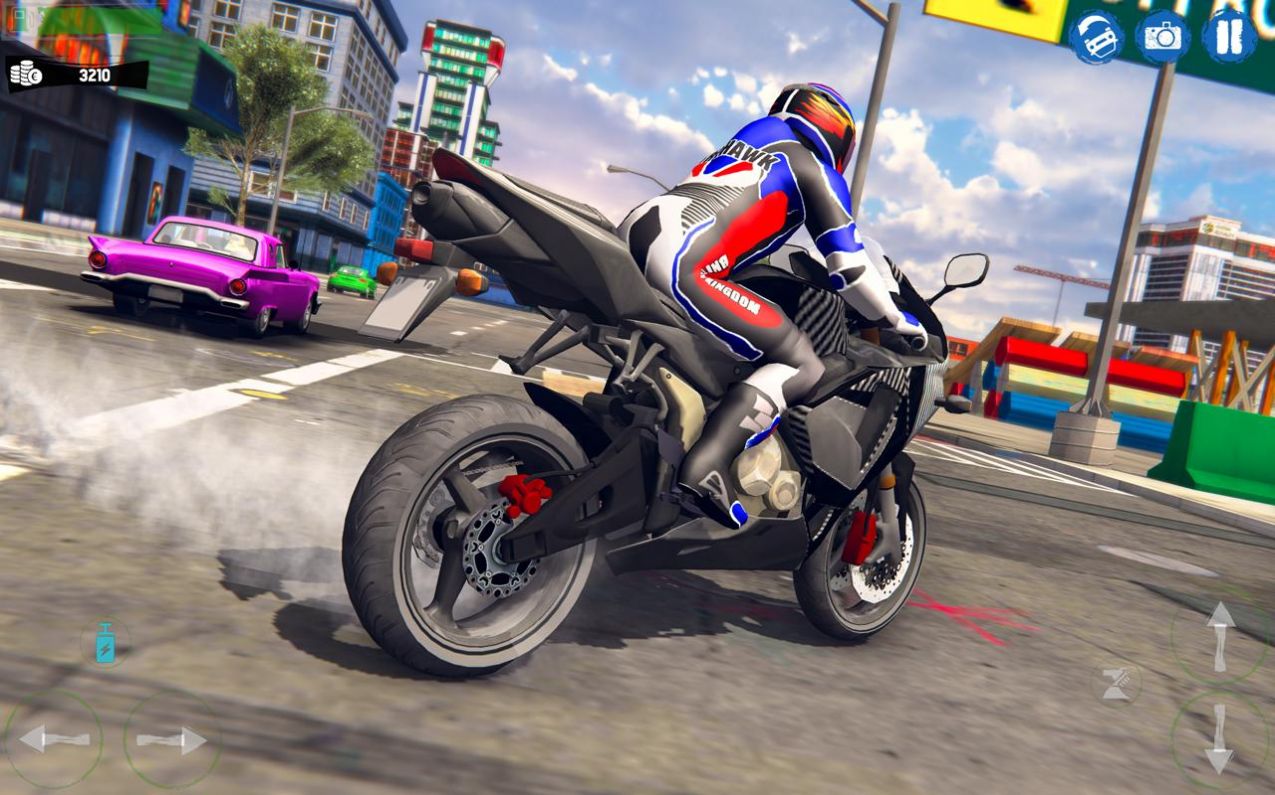The height and width of the screenshot is (795, 1275).
Task: Click the flipped car reset icon
Action: 1096,37
